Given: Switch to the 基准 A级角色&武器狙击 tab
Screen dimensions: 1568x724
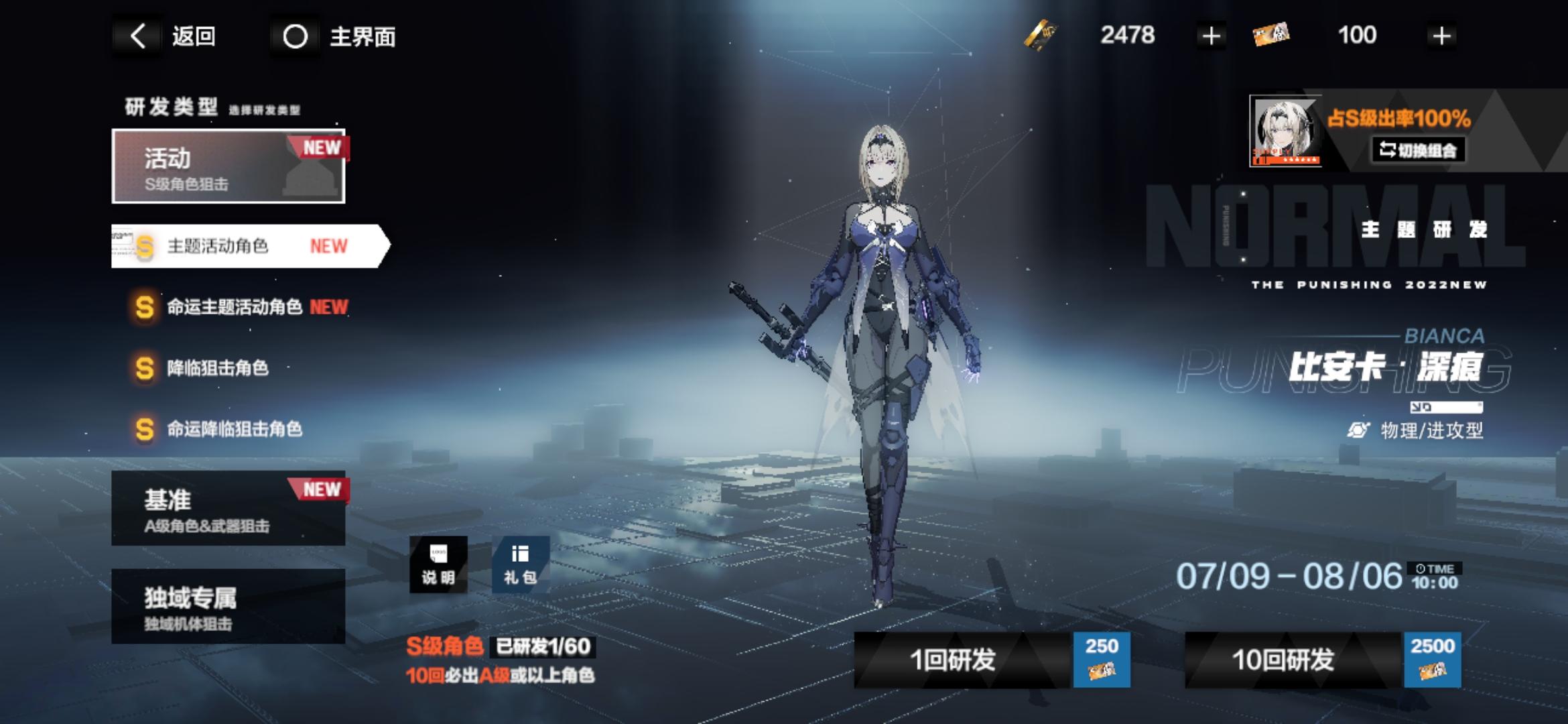Looking at the screenshot, I should click(228, 508).
